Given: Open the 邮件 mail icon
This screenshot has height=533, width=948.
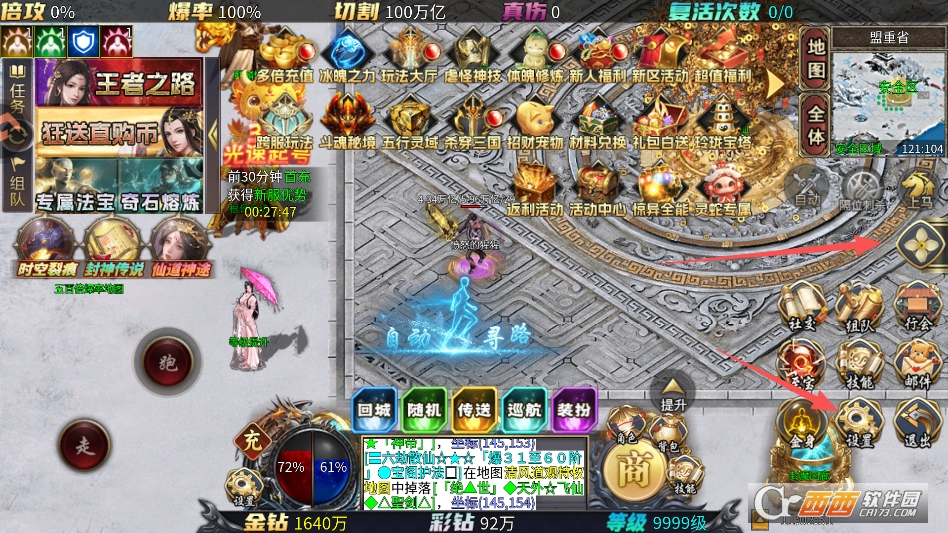Looking at the screenshot, I should pos(917,360).
